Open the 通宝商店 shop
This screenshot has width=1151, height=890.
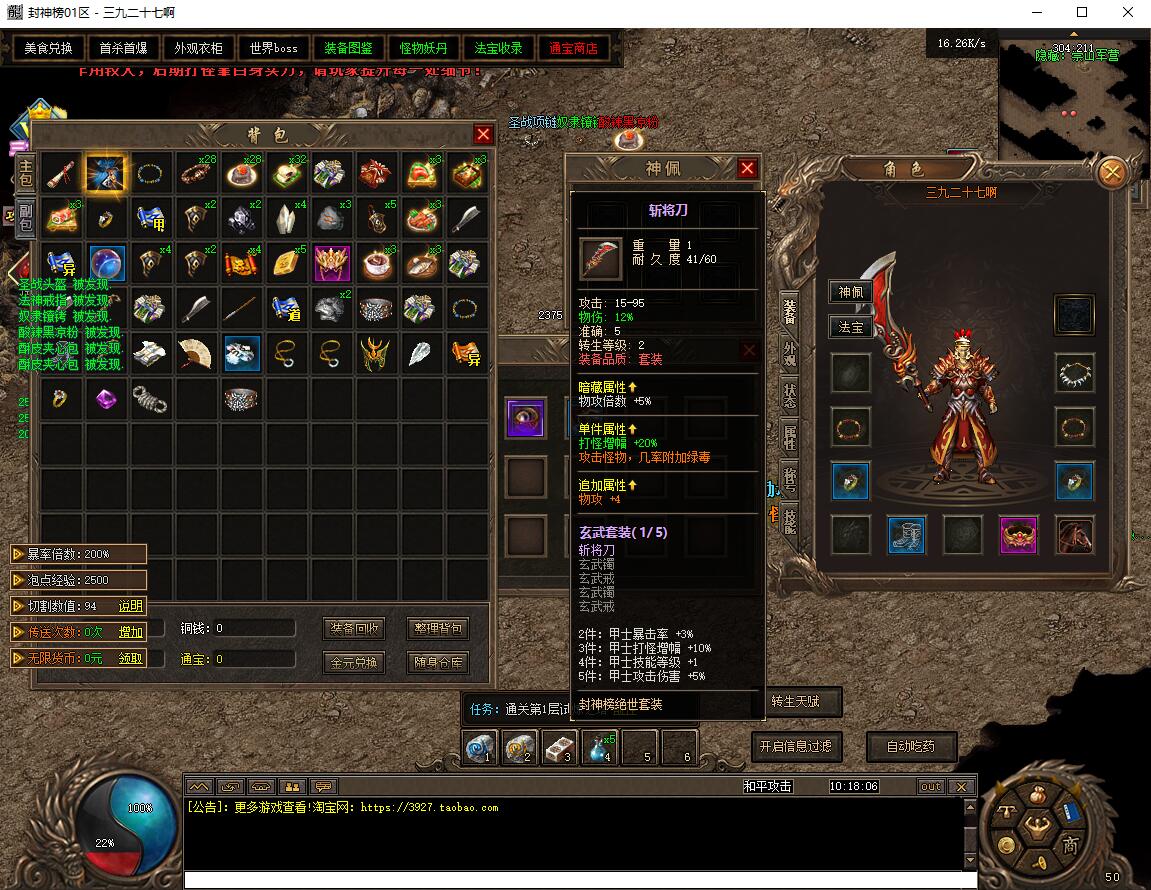click(x=573, y=48)
